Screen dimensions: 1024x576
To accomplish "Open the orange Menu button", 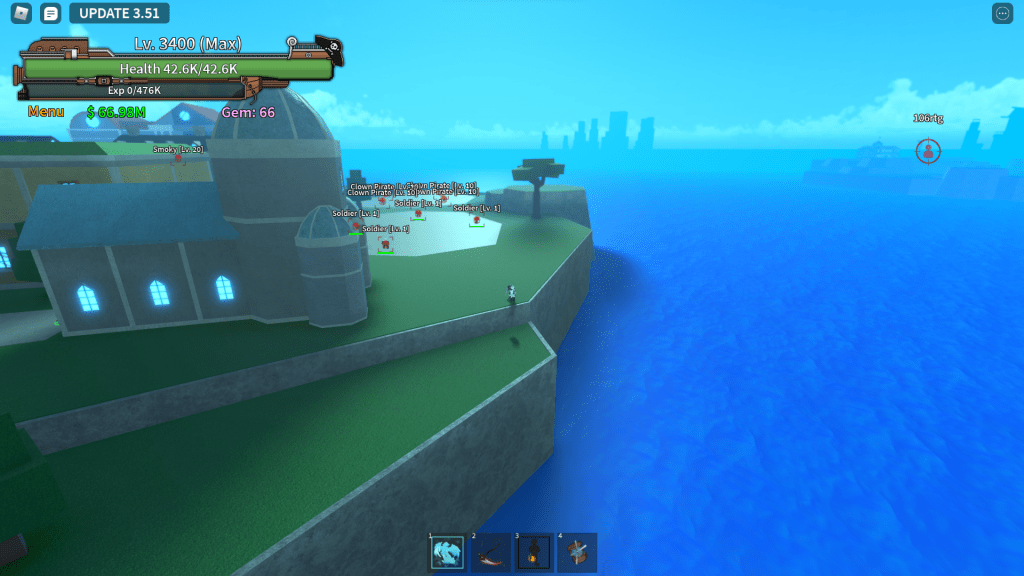I will 46,112.
